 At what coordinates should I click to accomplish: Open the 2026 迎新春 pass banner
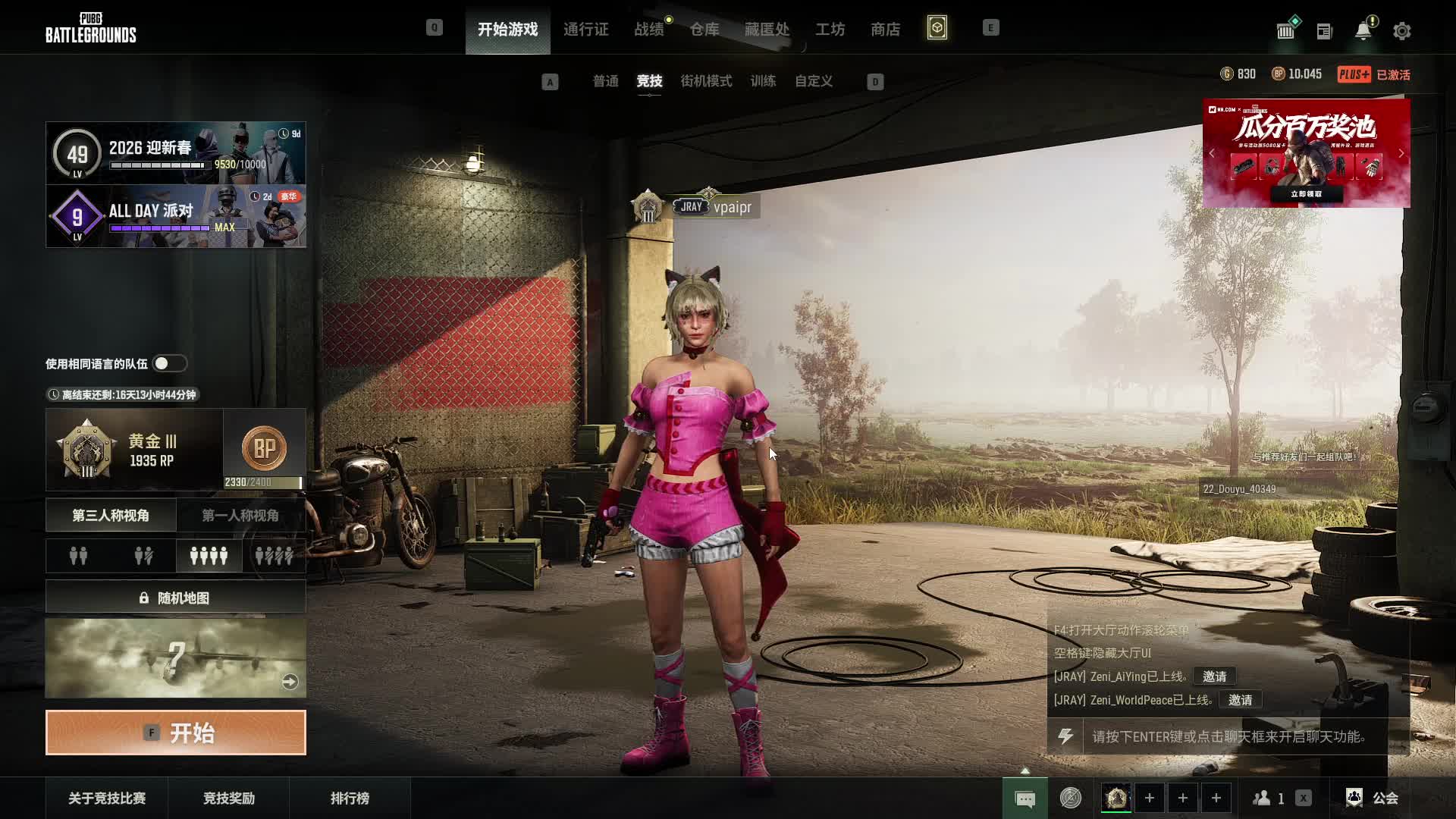[x=176, y=153]
